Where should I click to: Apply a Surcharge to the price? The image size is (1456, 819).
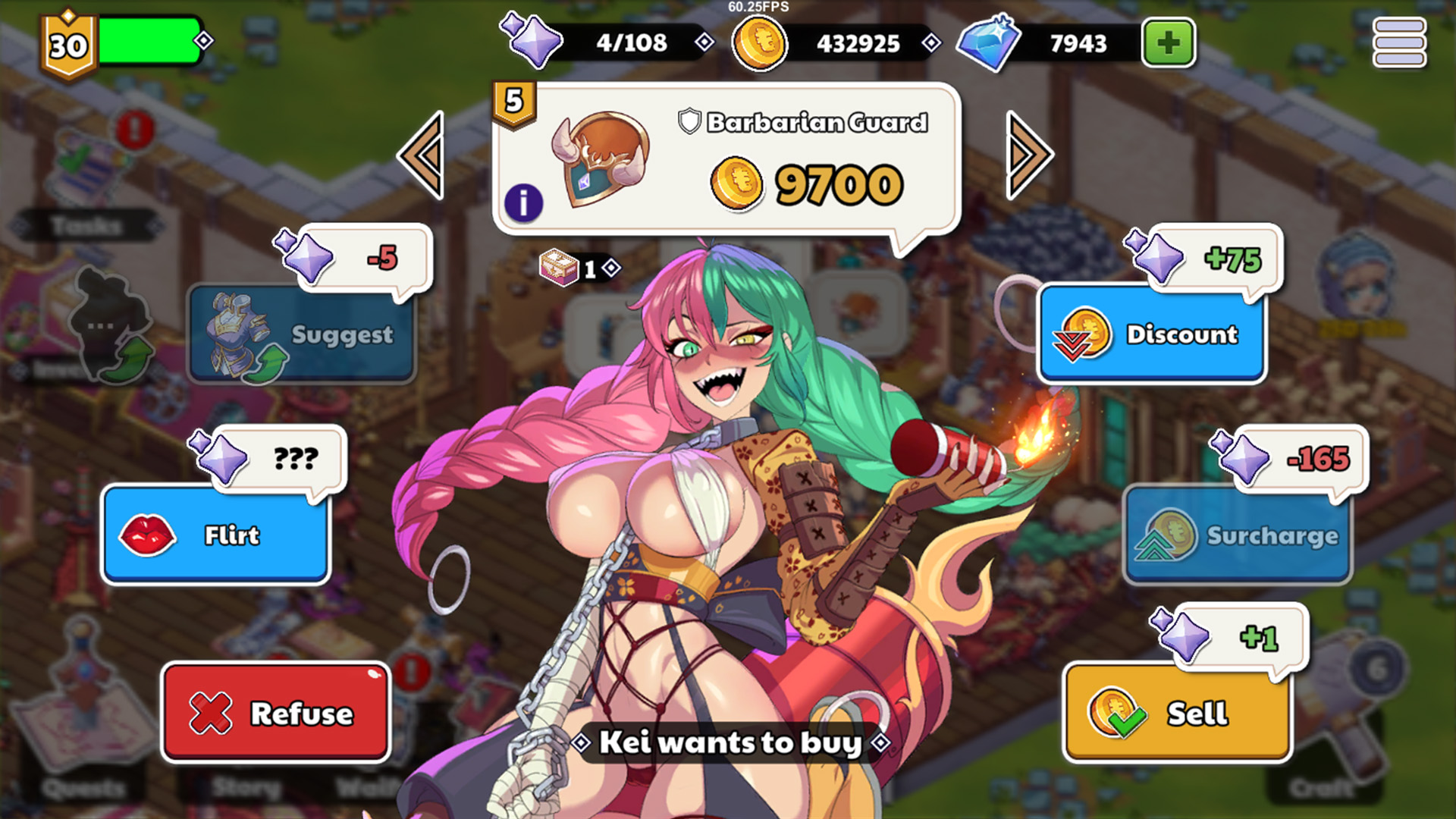point(1238,535)
